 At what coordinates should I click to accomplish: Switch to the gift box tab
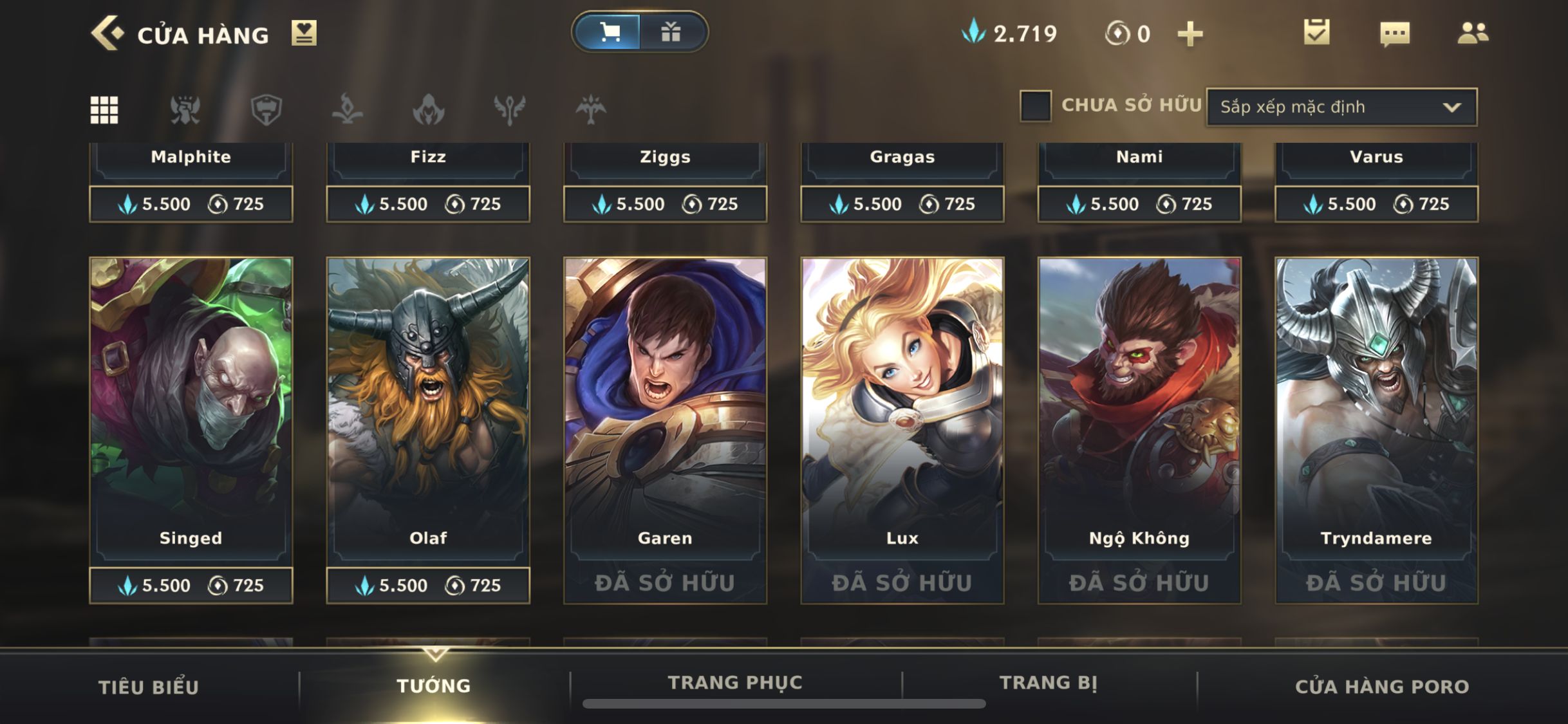tap(671, 32)
